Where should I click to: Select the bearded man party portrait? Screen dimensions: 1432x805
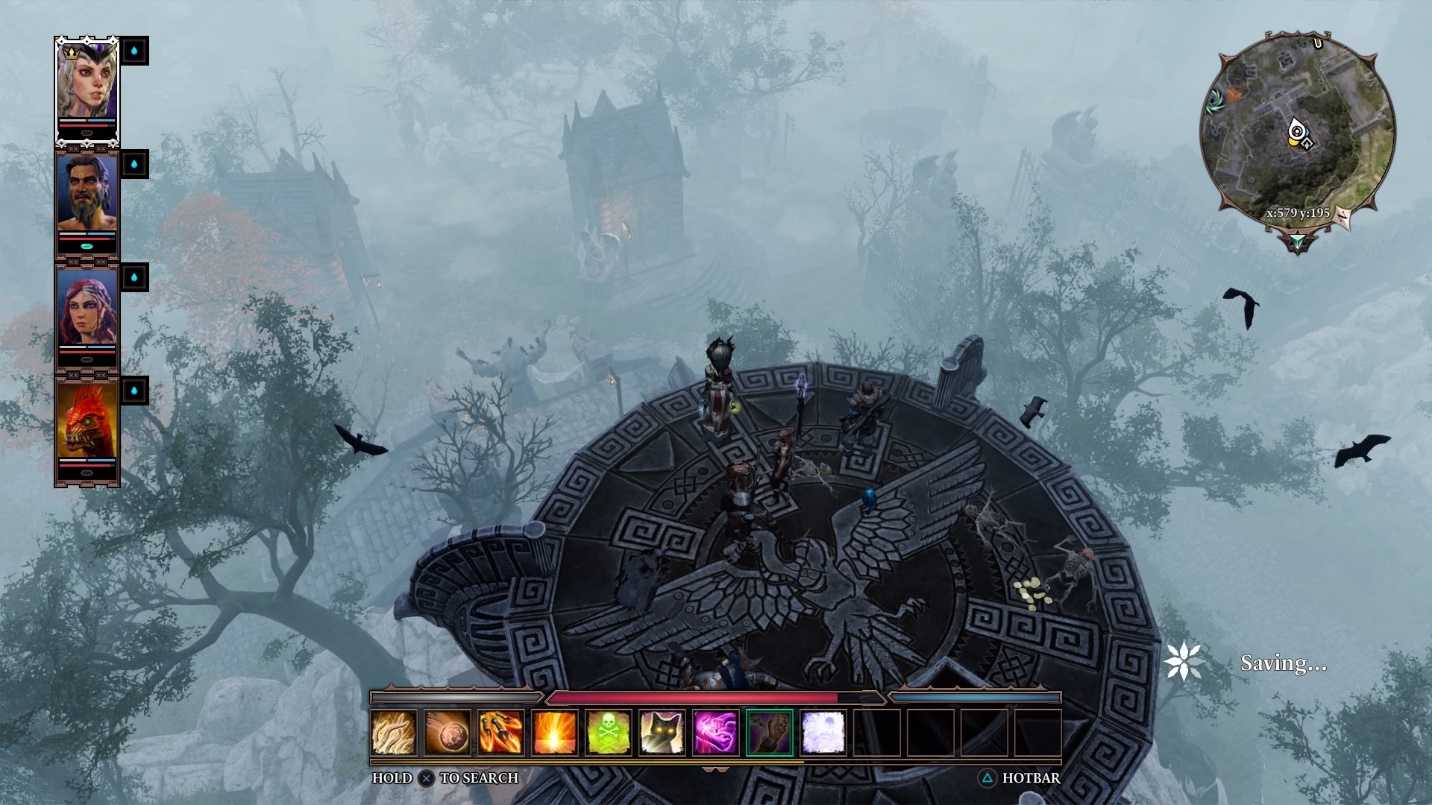(87, 193)
